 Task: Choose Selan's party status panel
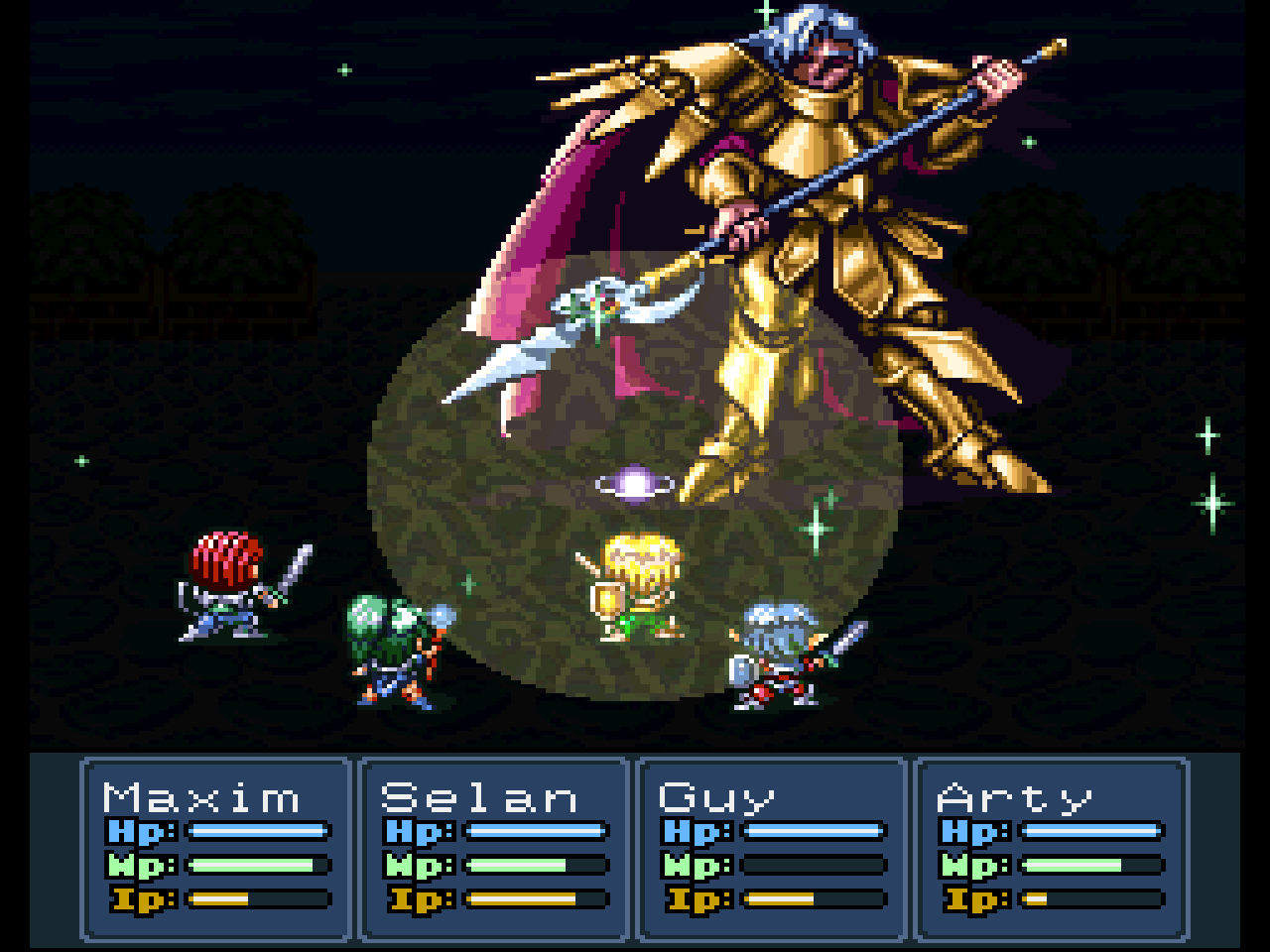pos(494,848)
